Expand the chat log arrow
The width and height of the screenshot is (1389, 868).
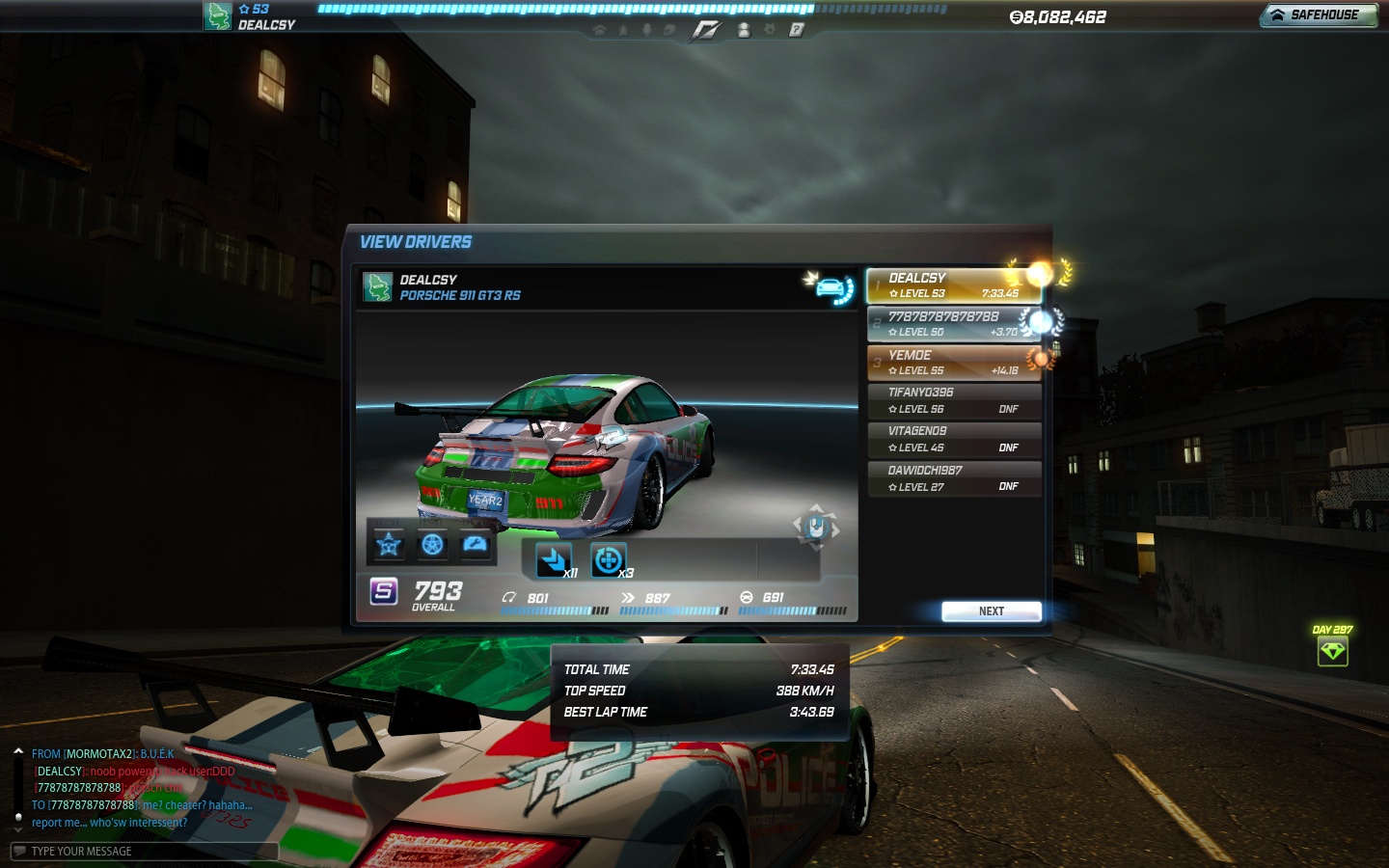[x=18, y=750]
